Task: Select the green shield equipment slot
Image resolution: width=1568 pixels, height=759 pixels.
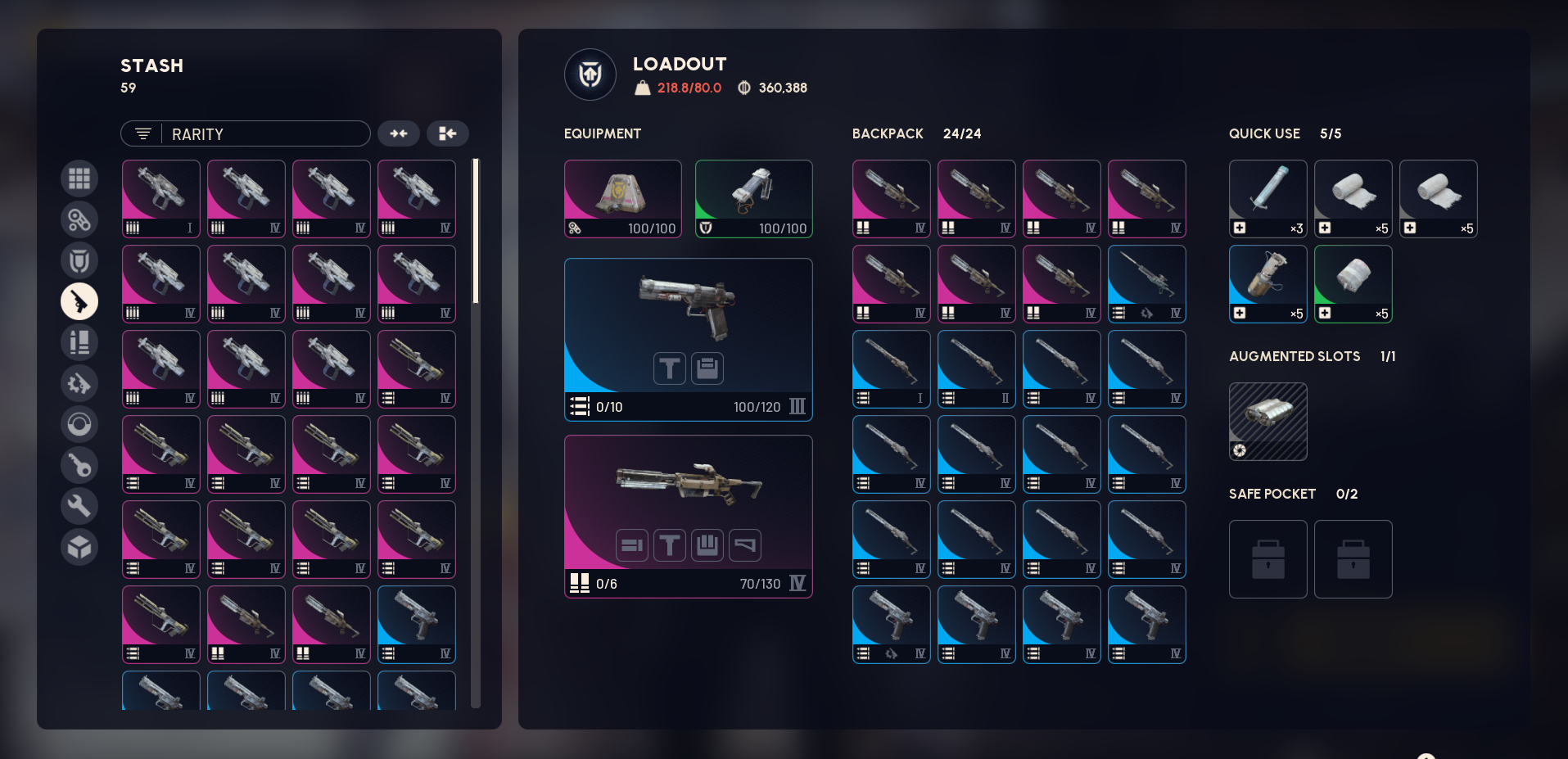Action: (753, 199)
